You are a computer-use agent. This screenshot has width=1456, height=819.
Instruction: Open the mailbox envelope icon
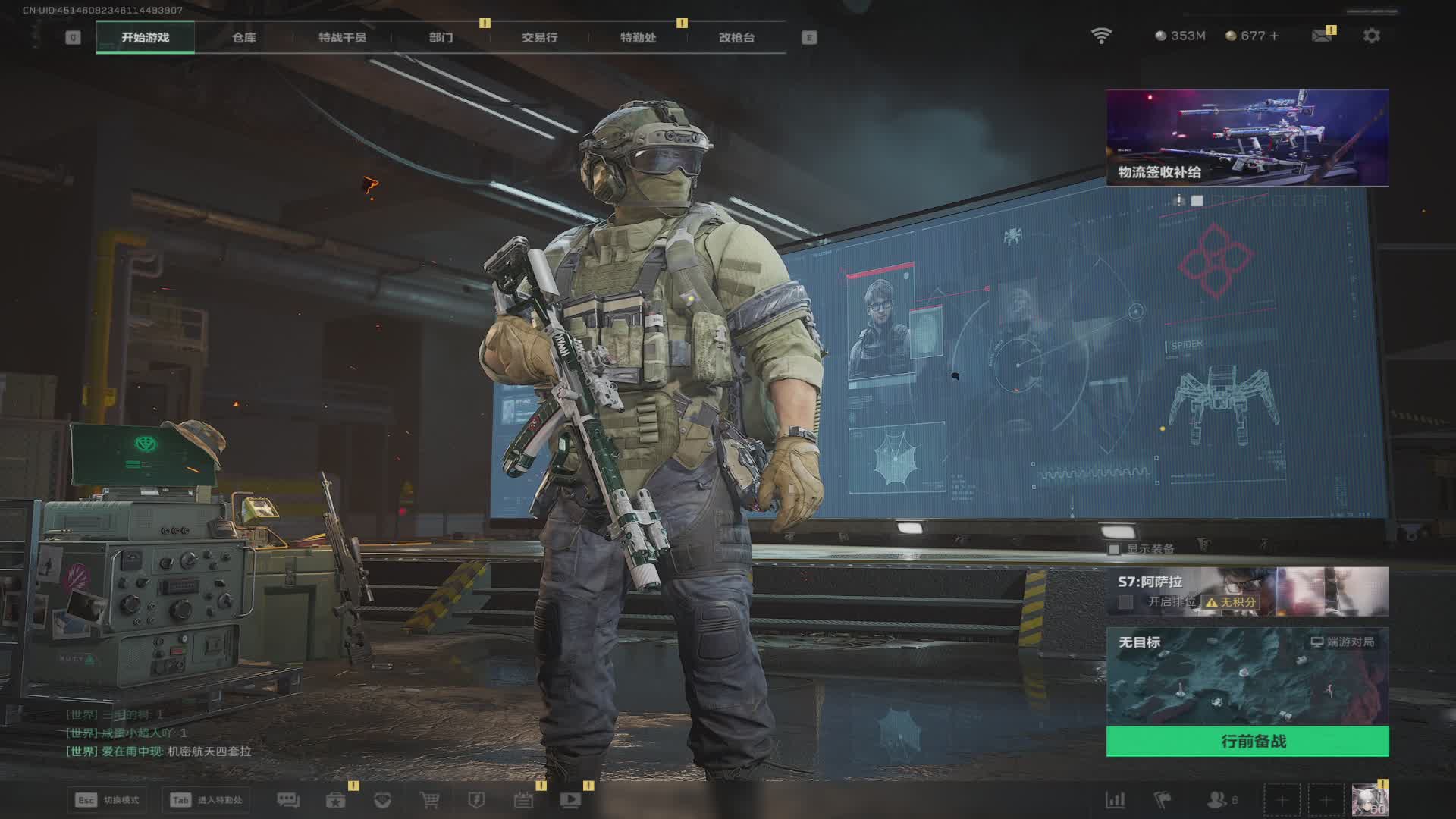tap(1321, 36)
